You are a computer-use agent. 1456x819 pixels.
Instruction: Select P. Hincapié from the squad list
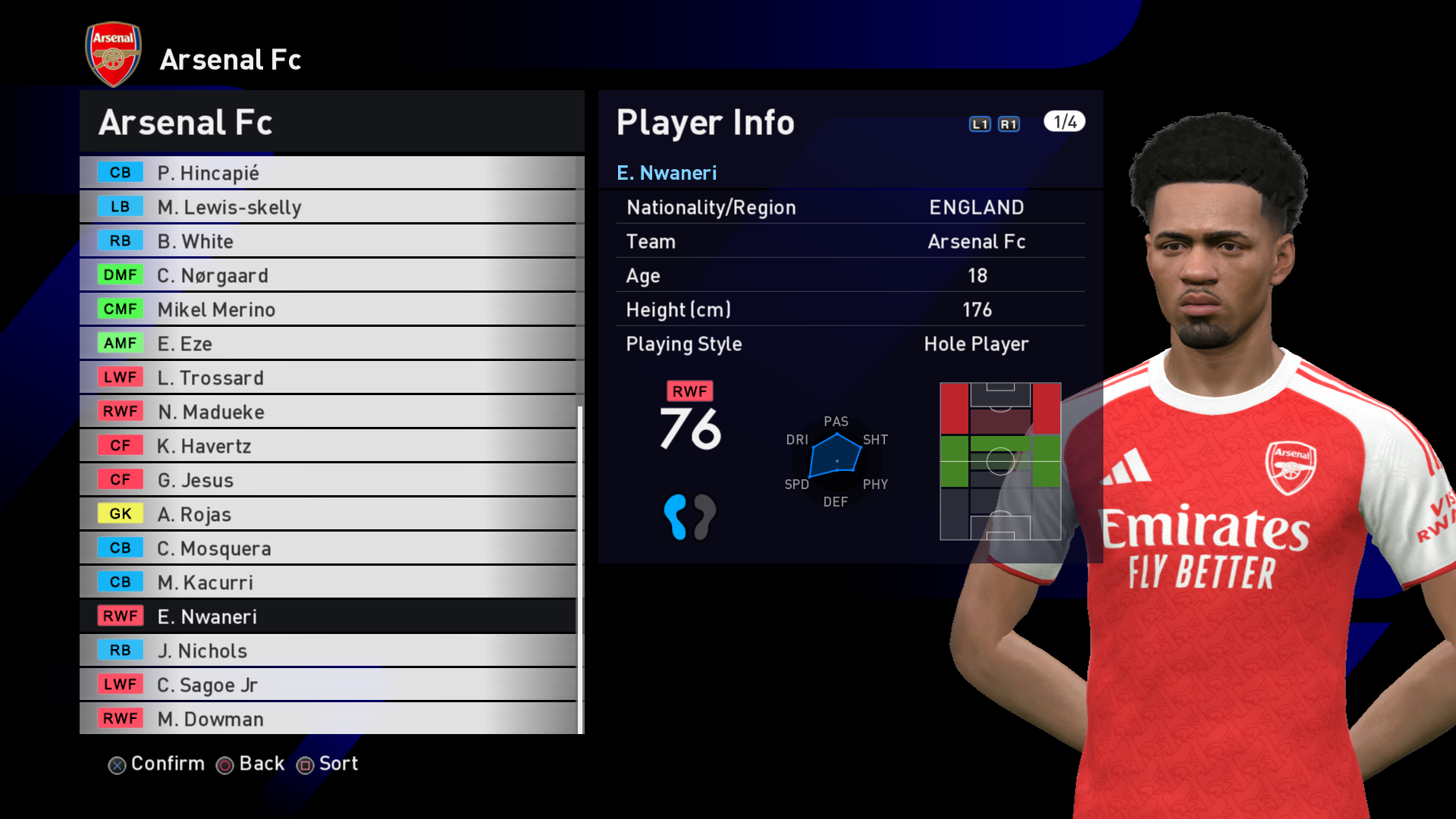pyautogui.click(x=328, y=173)
